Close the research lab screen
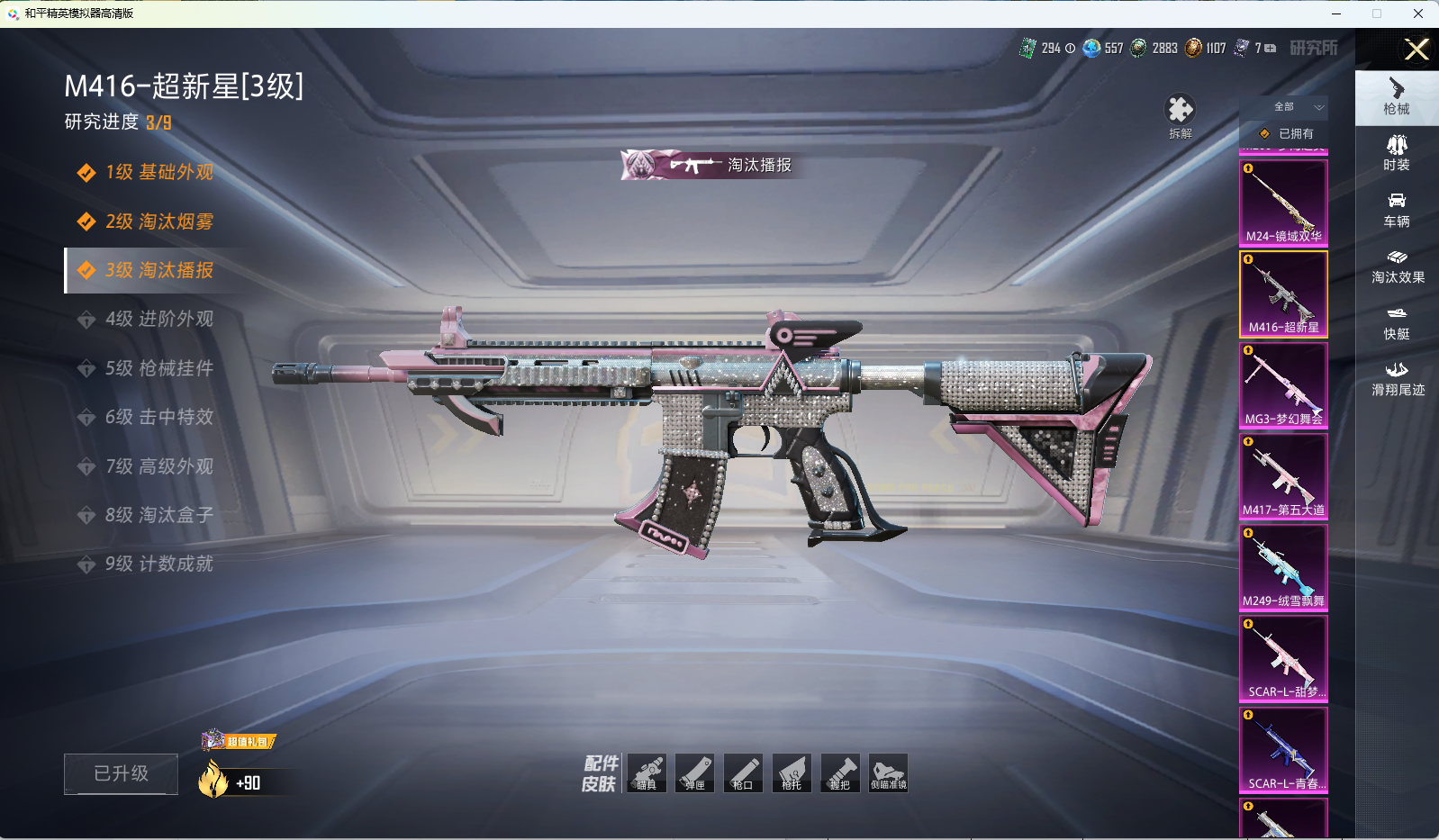Viewport: 1439px width, 840px height. click(x=1416, y=50)
